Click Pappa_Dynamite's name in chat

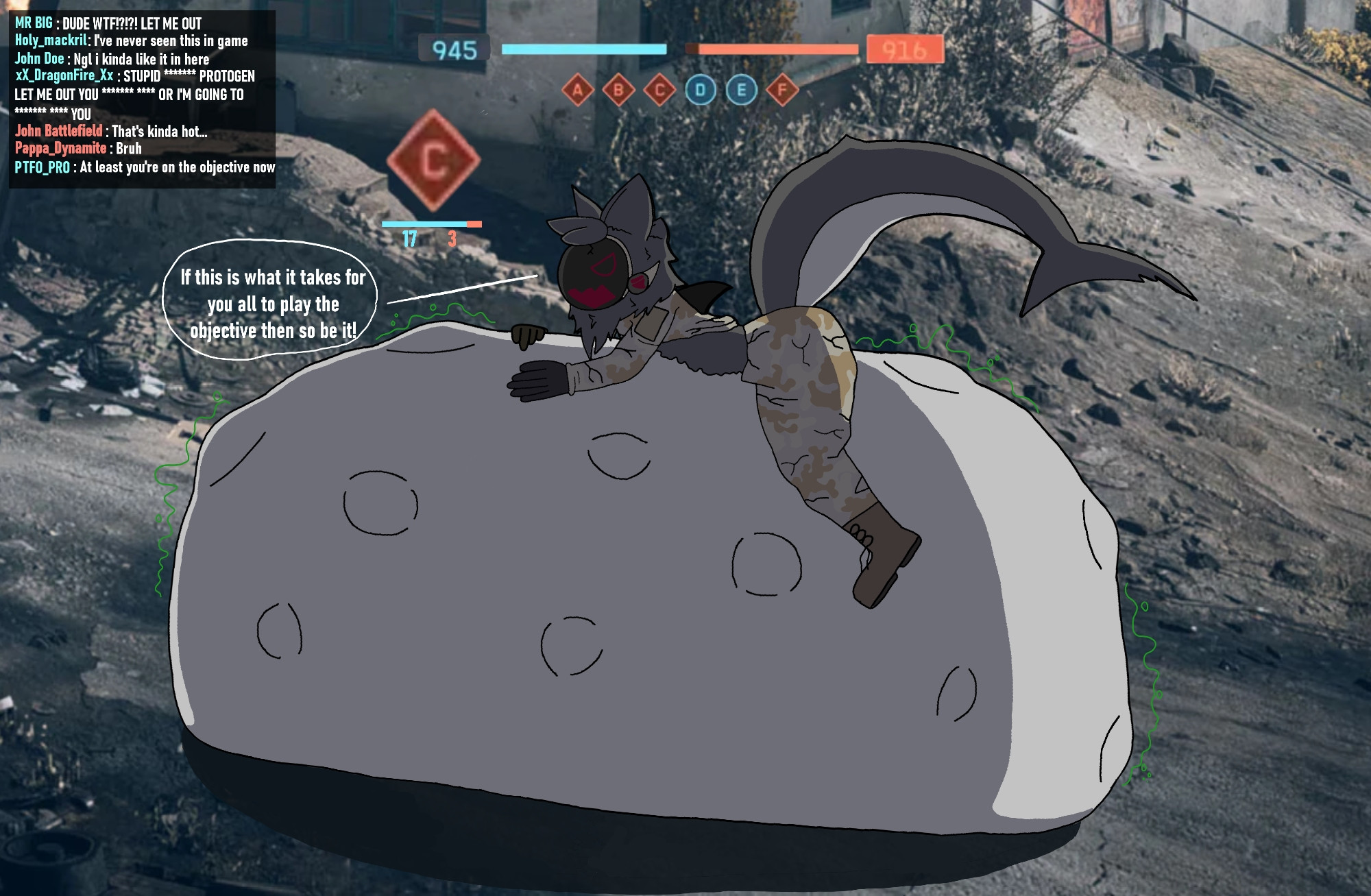click(60, 148)
